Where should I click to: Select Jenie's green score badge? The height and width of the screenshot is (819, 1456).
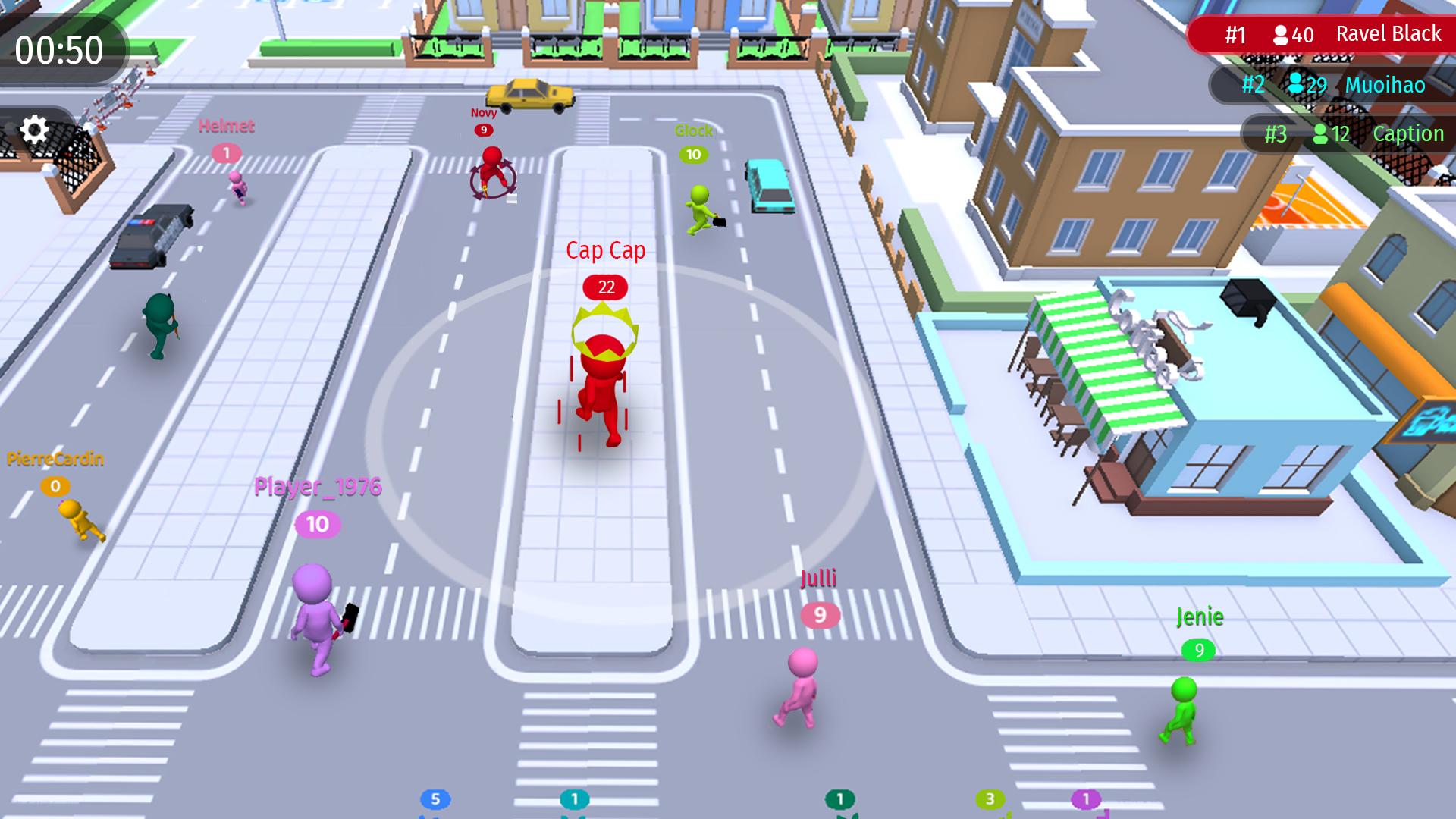click(x=1199, y=650)
